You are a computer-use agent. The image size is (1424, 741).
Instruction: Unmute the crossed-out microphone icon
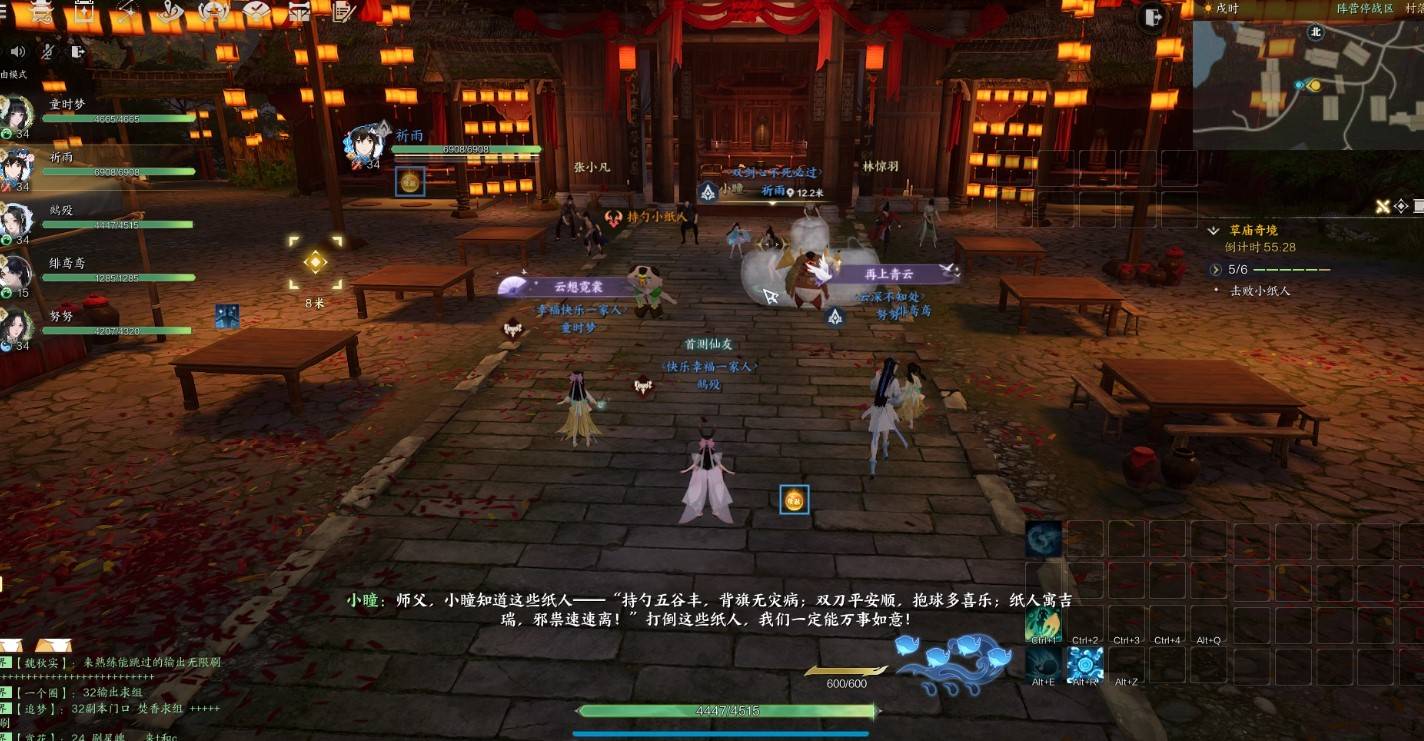(46, 52)
